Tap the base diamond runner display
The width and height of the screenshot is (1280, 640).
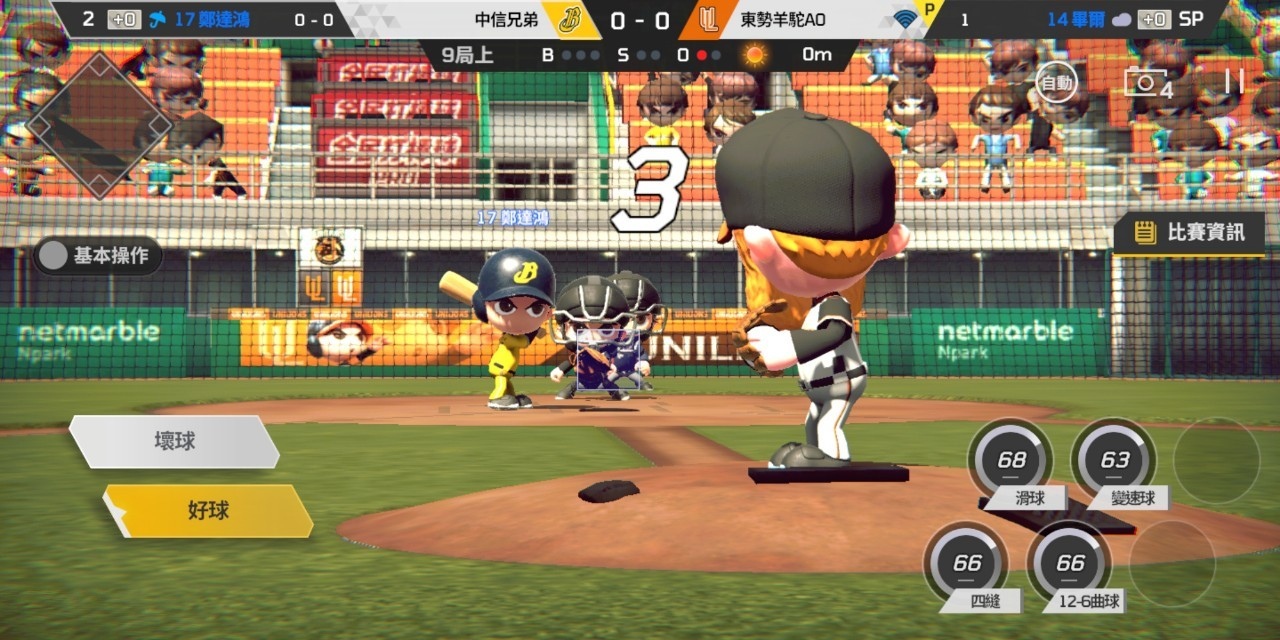(x=97, y=124)
